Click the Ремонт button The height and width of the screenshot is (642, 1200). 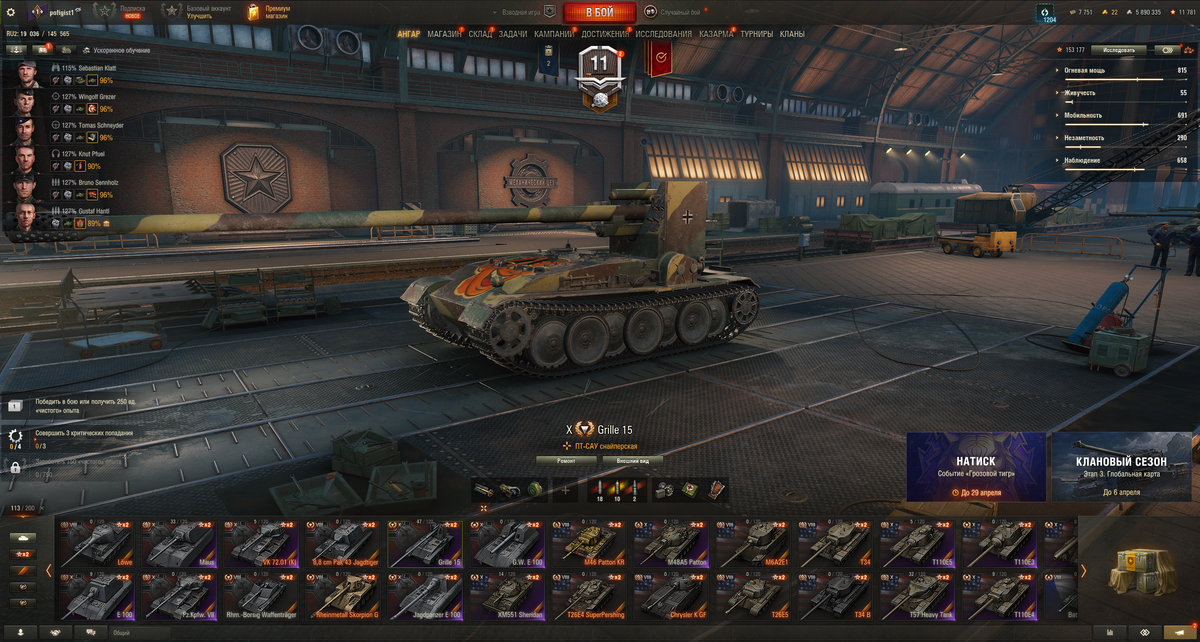click(x=566, y=461)
